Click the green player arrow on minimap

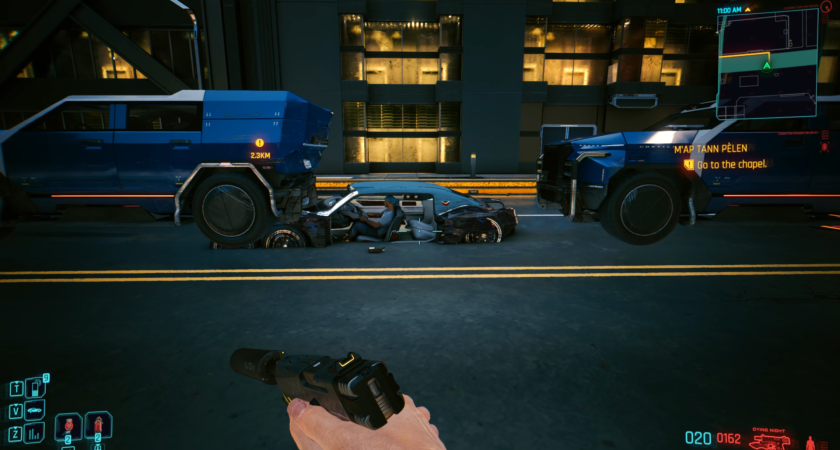click(x=767, y=66)
